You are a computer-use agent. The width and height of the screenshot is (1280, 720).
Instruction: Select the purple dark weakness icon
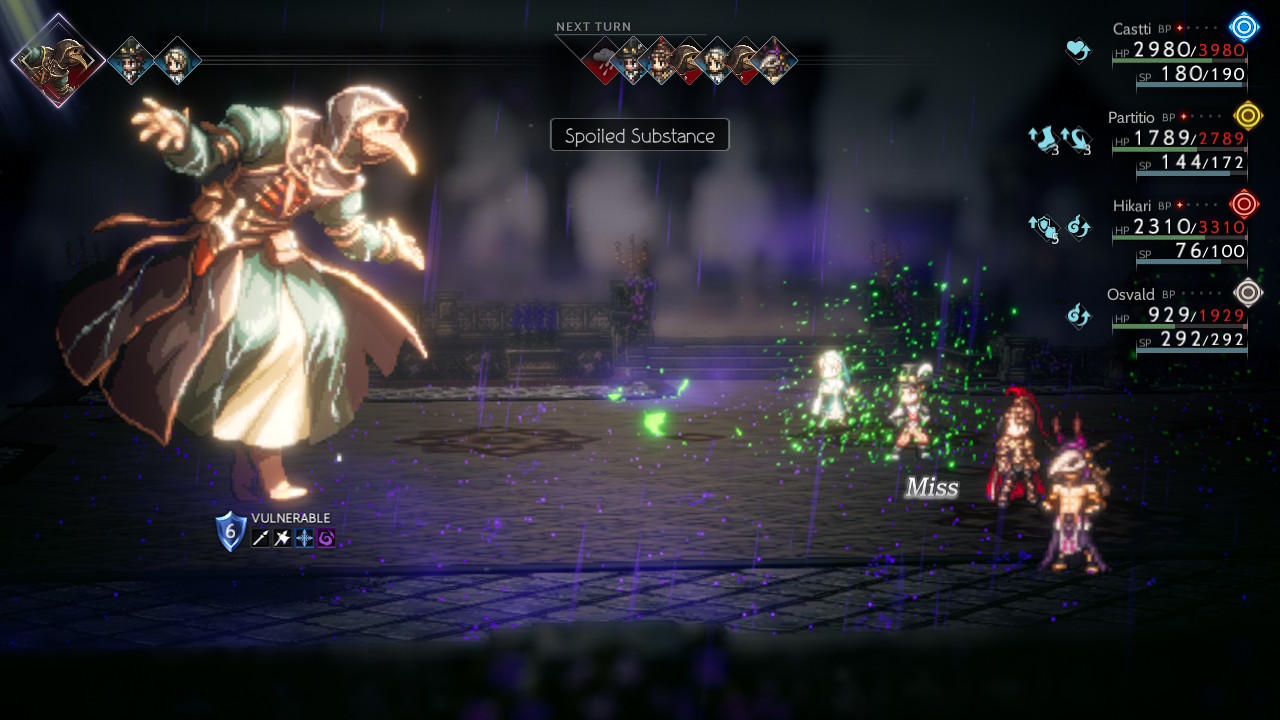coord(325,538)
